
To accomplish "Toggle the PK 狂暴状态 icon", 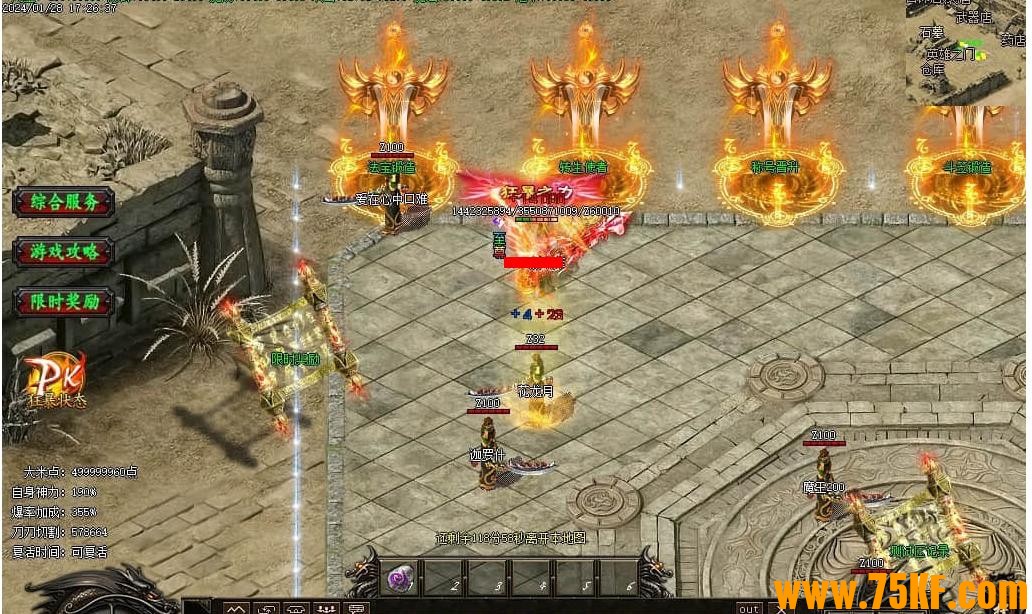I will click(x=54, y=381).
